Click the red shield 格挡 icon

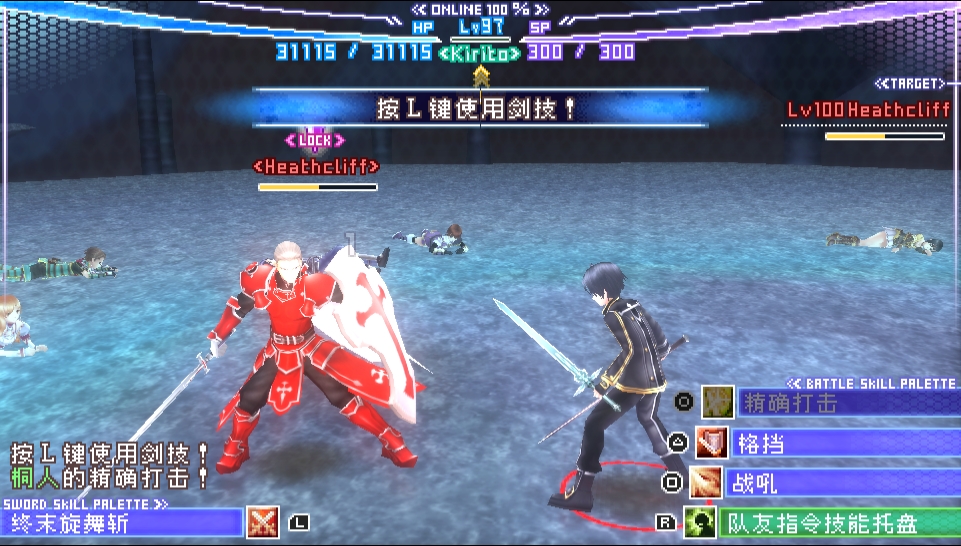tap(712, 442)
